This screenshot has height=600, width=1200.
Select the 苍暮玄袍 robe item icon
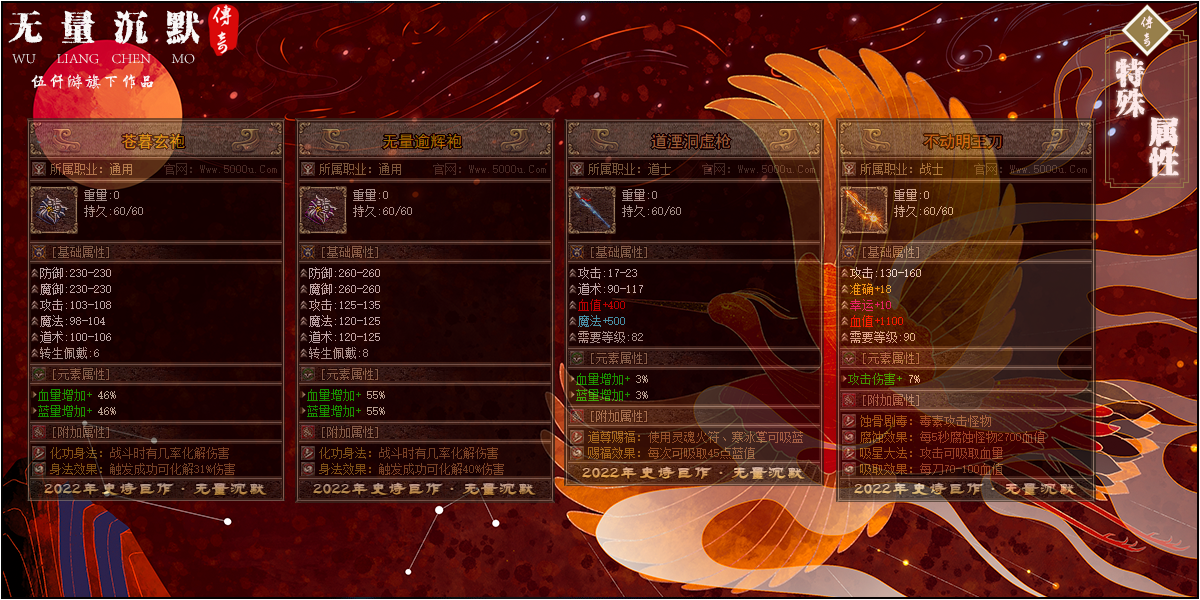tap(54, 210)
